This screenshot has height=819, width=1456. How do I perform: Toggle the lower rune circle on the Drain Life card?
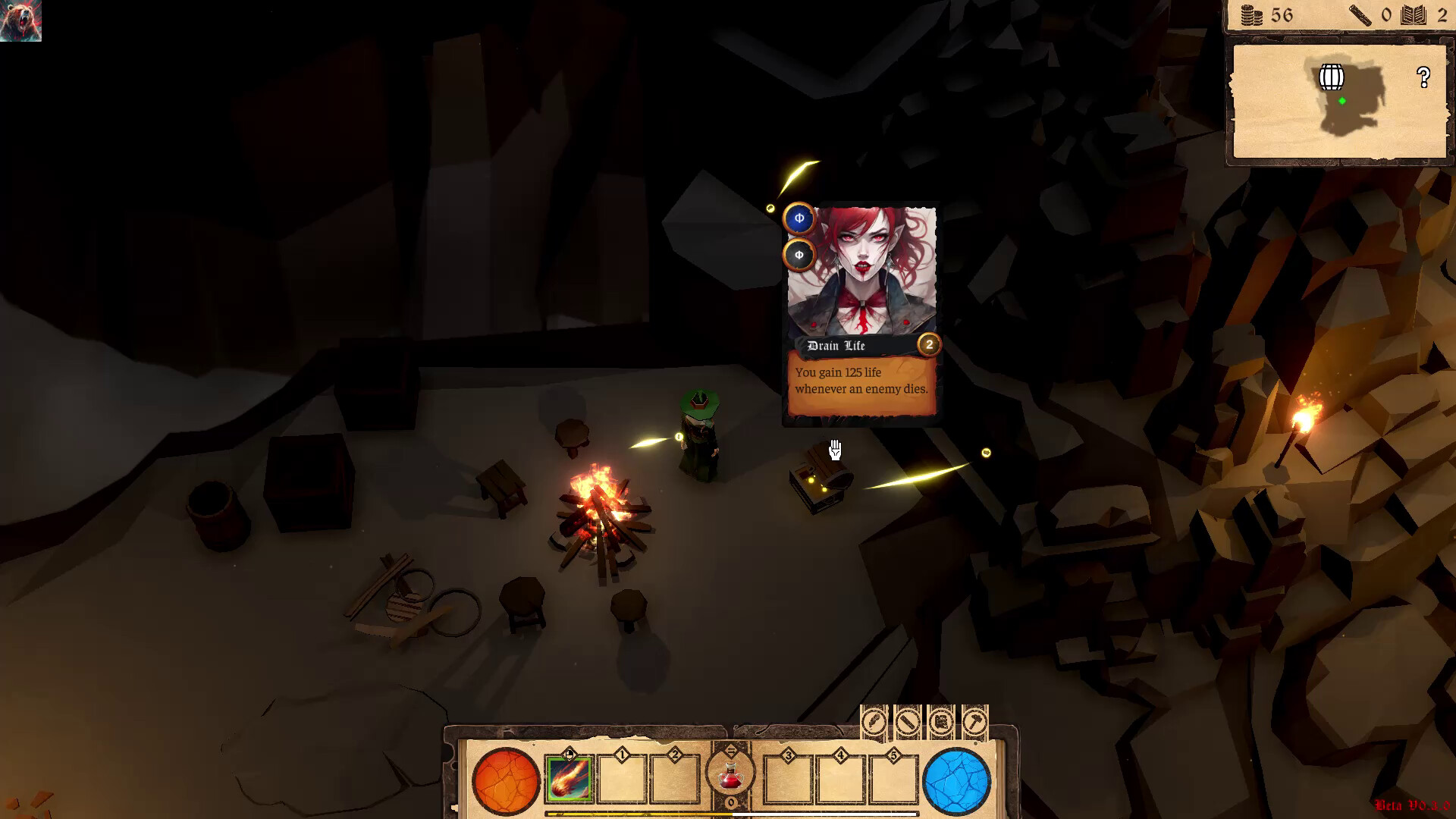[x=798, y=256]
